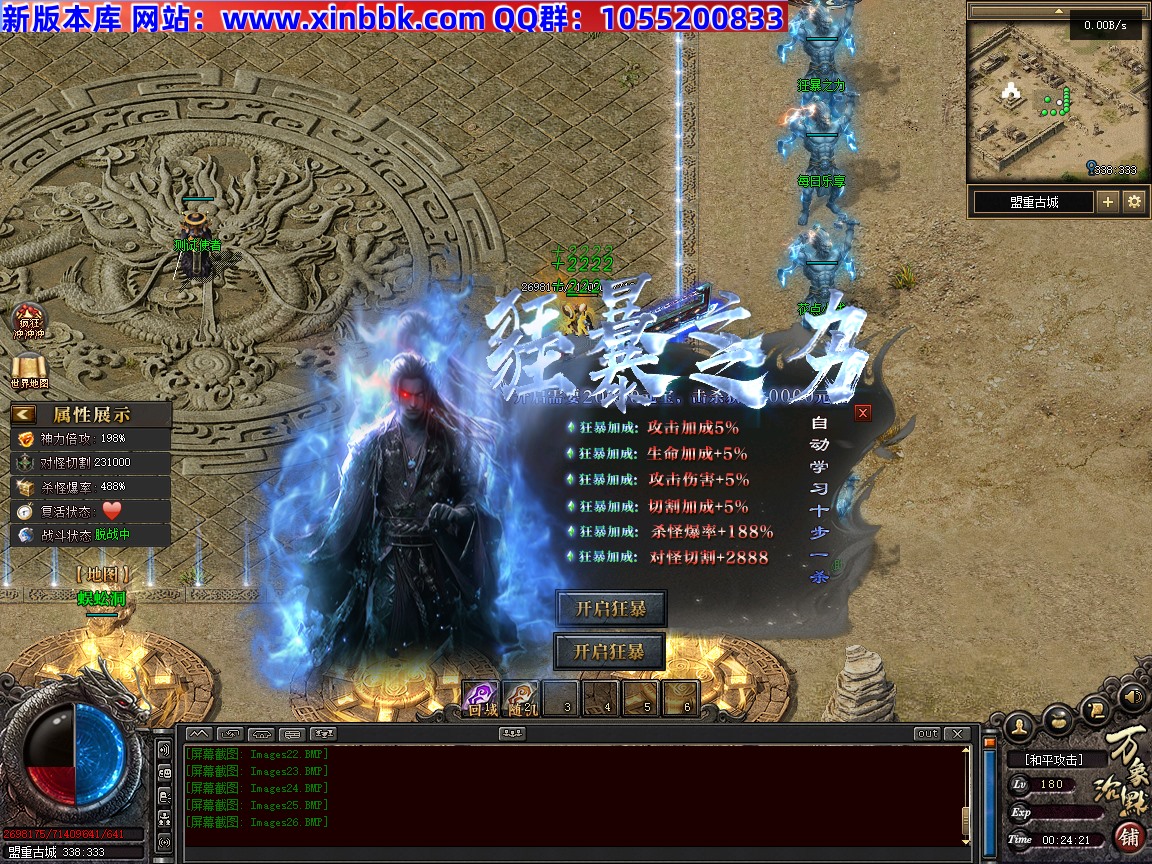This screenshot has width=1152, height=864.
Task: Open the 疯狂冲冲冲 event icon
Action: click(x=29, y=320)
